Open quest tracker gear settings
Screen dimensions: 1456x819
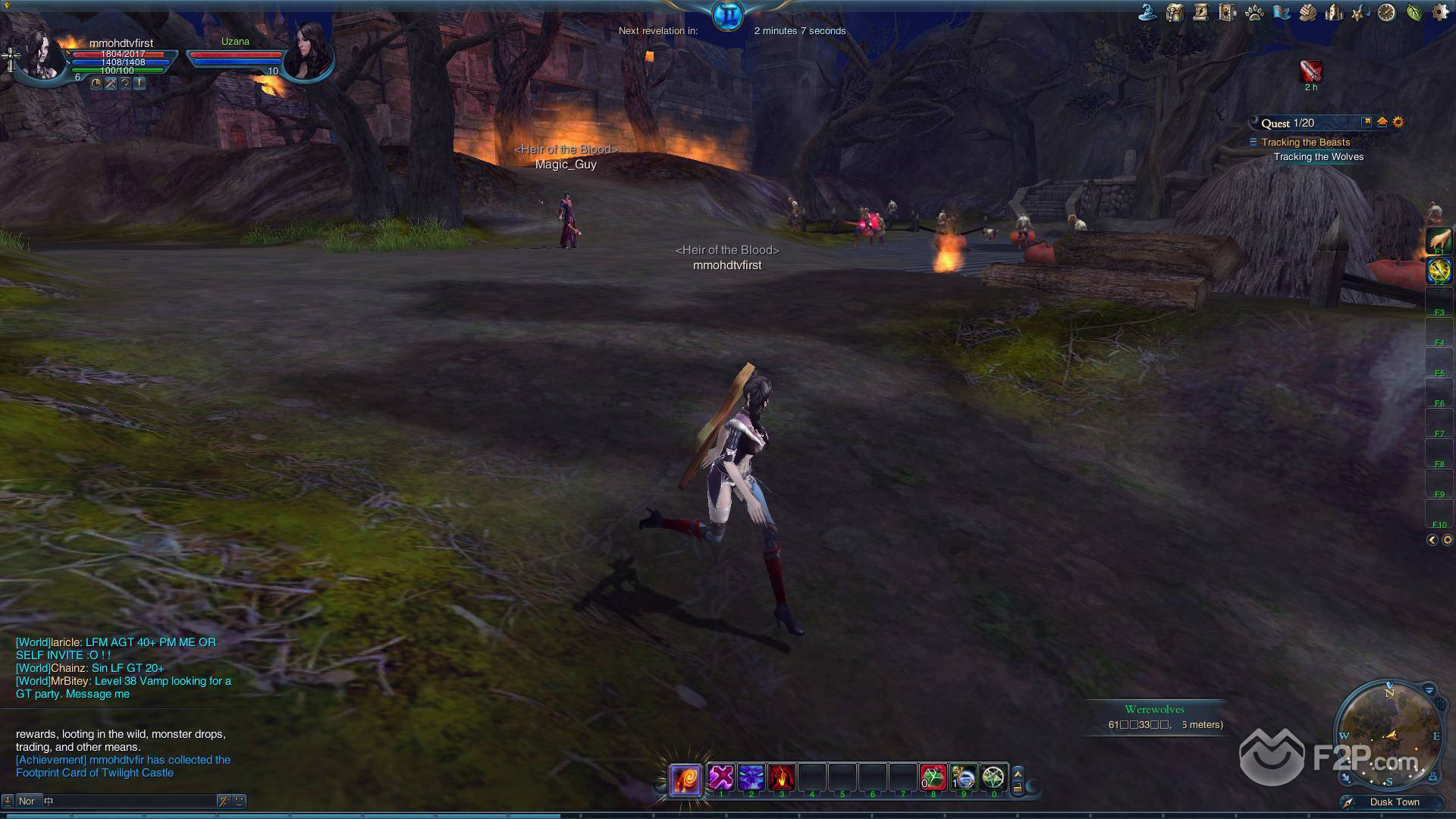[1398, 122]
